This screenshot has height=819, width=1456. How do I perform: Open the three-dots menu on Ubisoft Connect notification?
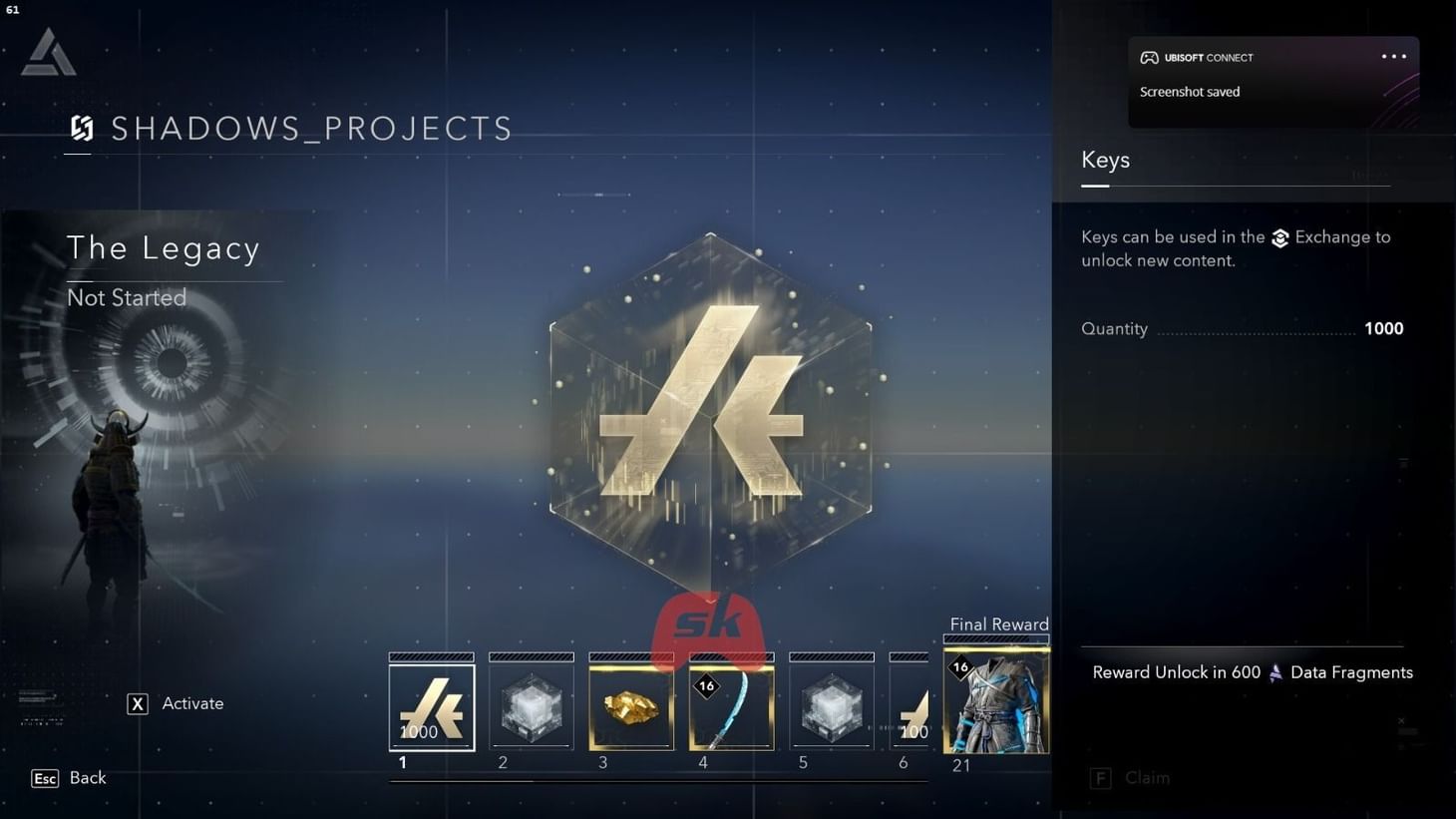1392,57
